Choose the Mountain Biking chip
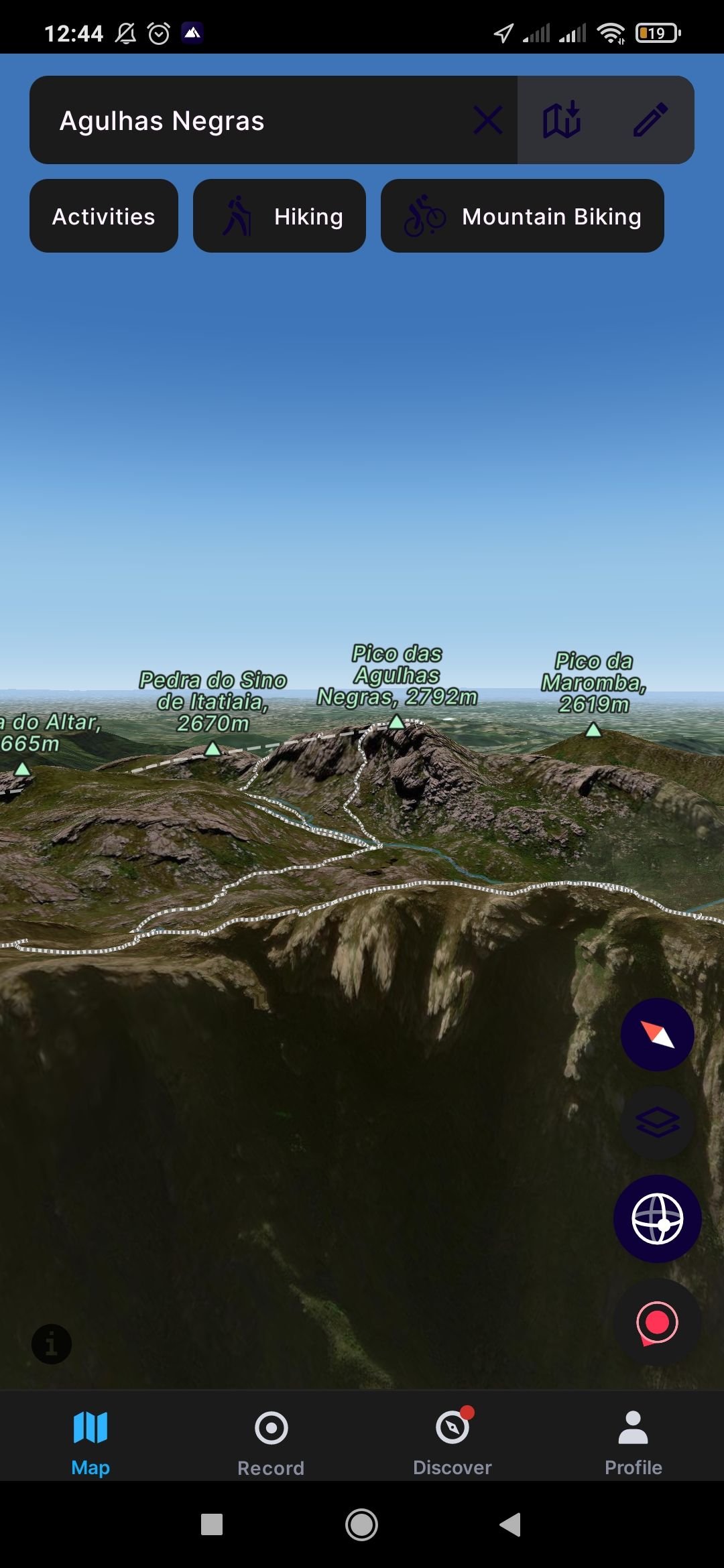The width and height of the screenshot is (724, 1568). 522,216
